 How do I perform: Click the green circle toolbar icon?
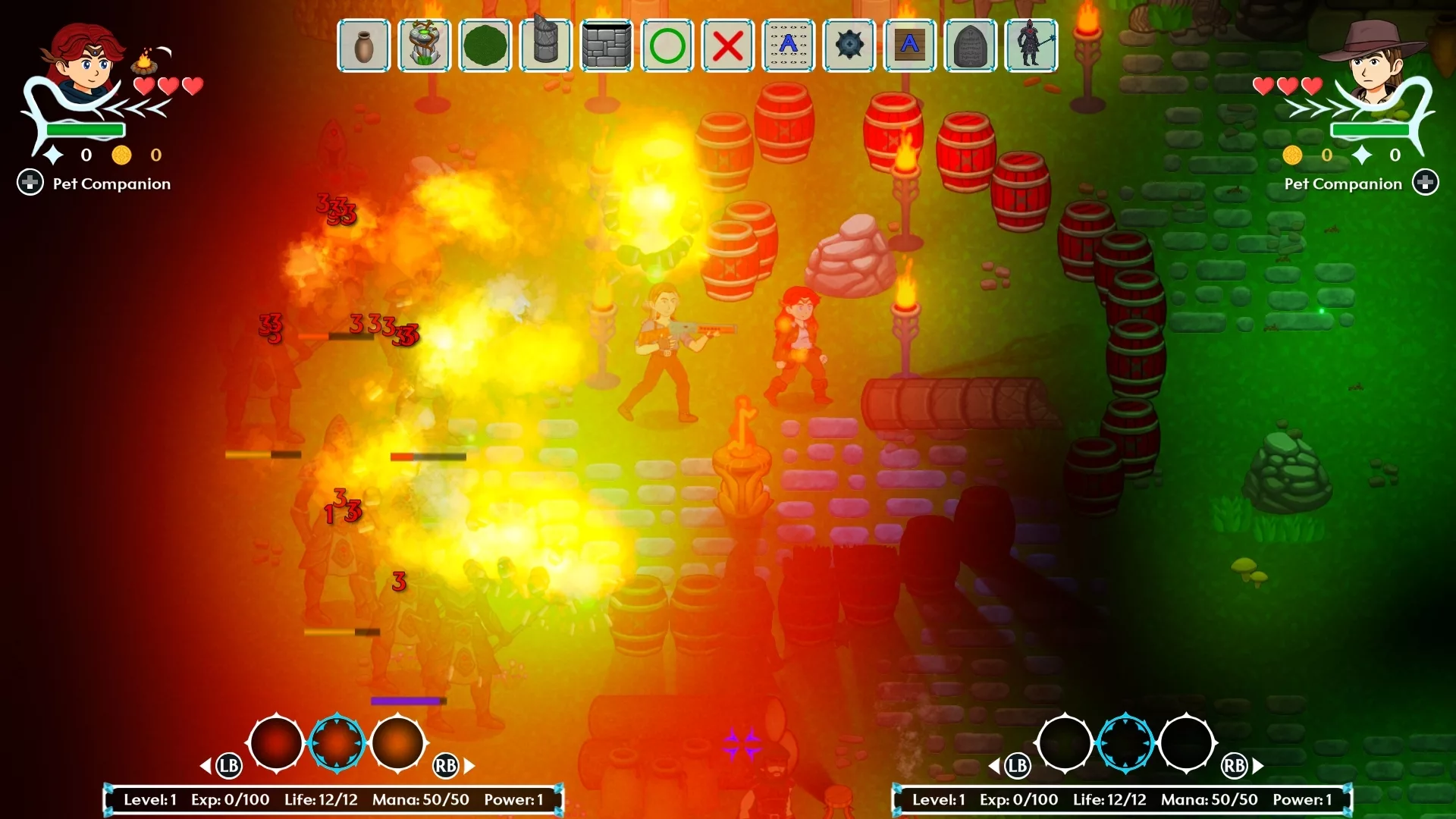[667, 45]
